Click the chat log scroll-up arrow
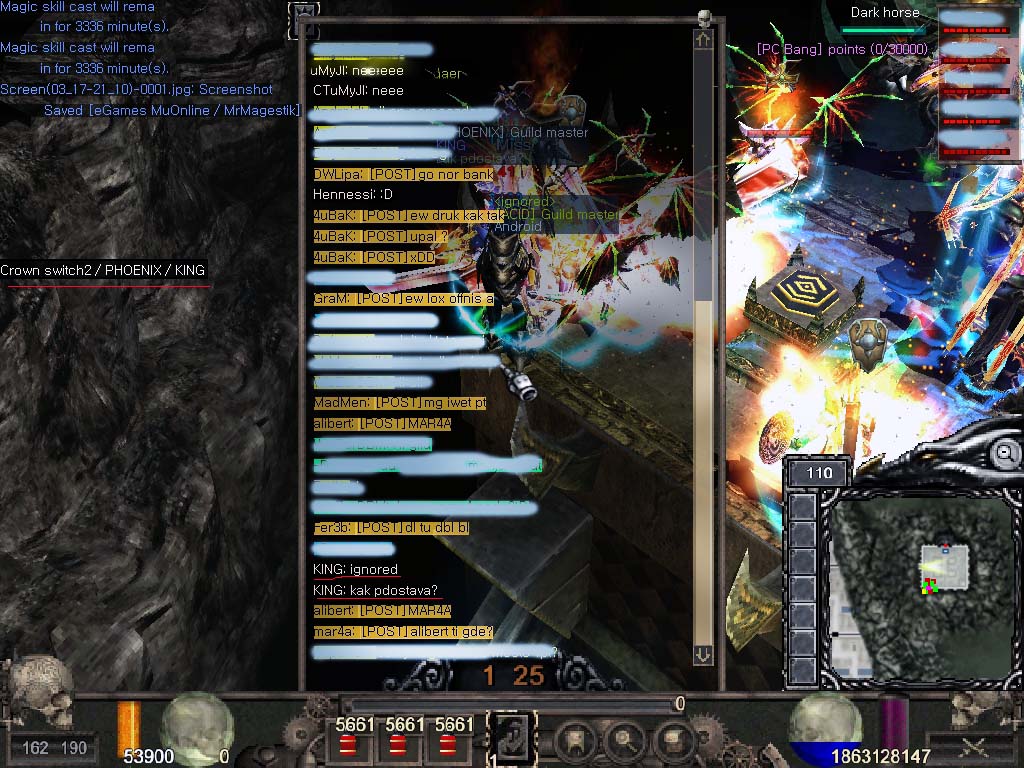This screenshot has width=1024, height=768. tap(703, 40)
